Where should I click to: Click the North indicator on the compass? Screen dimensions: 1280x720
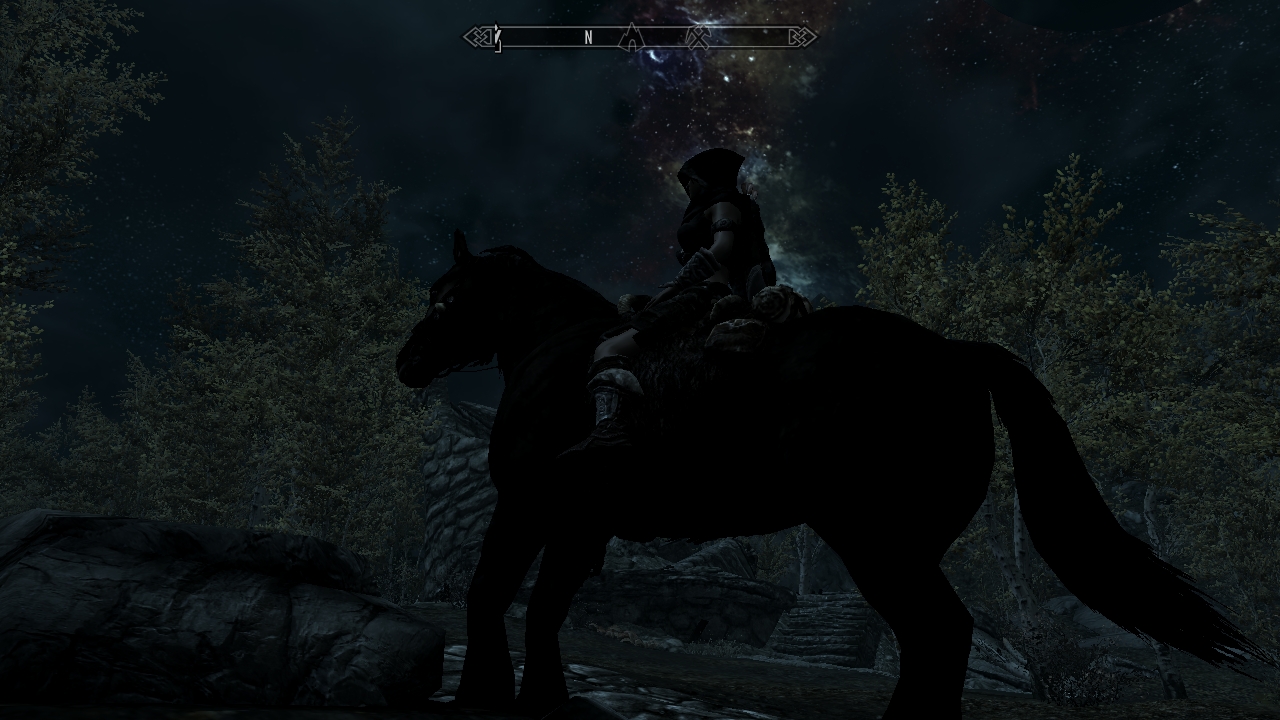click(x=589, y=38)
